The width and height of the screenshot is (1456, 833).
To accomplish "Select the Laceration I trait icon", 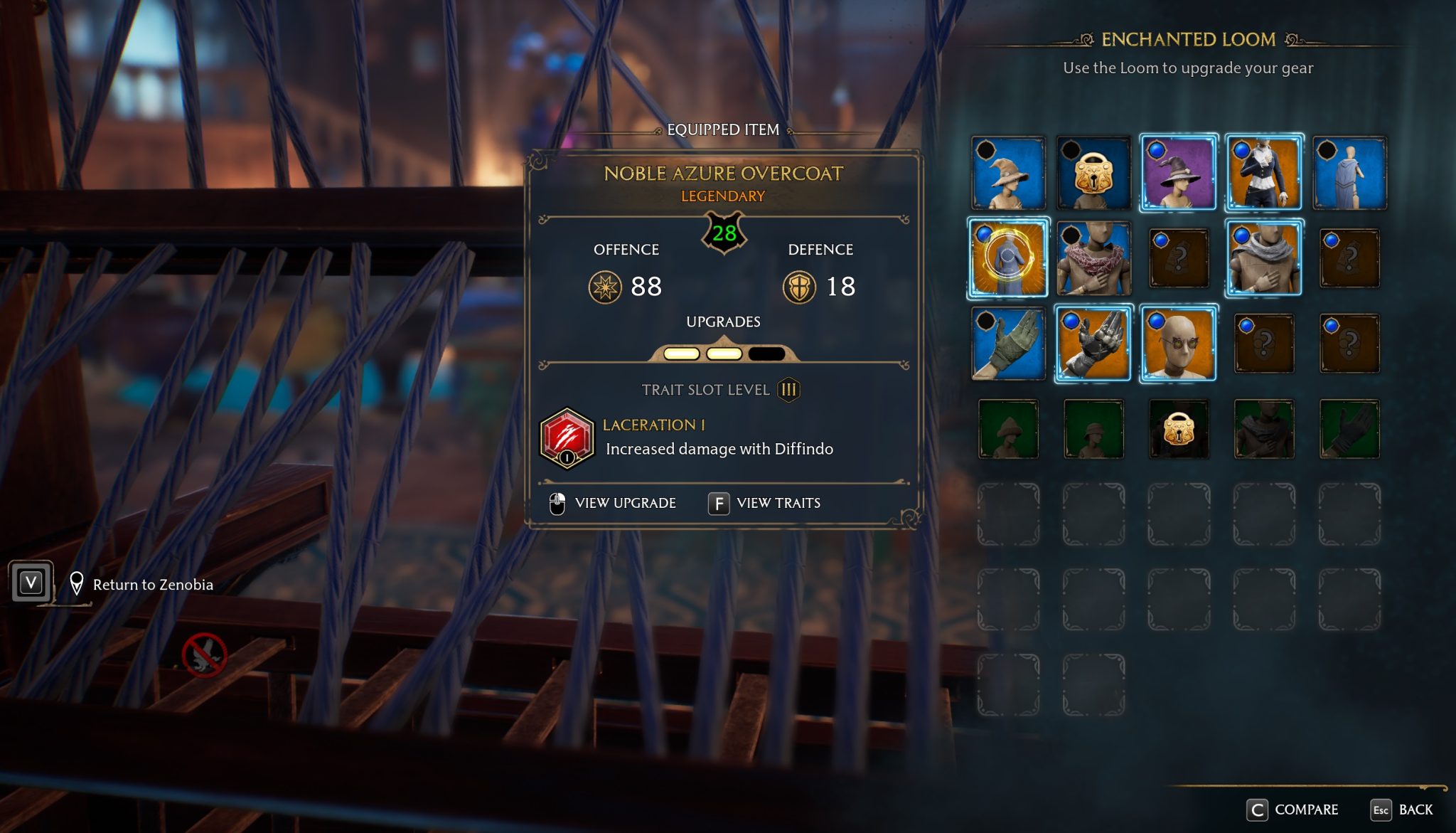I will coord(567,437).
